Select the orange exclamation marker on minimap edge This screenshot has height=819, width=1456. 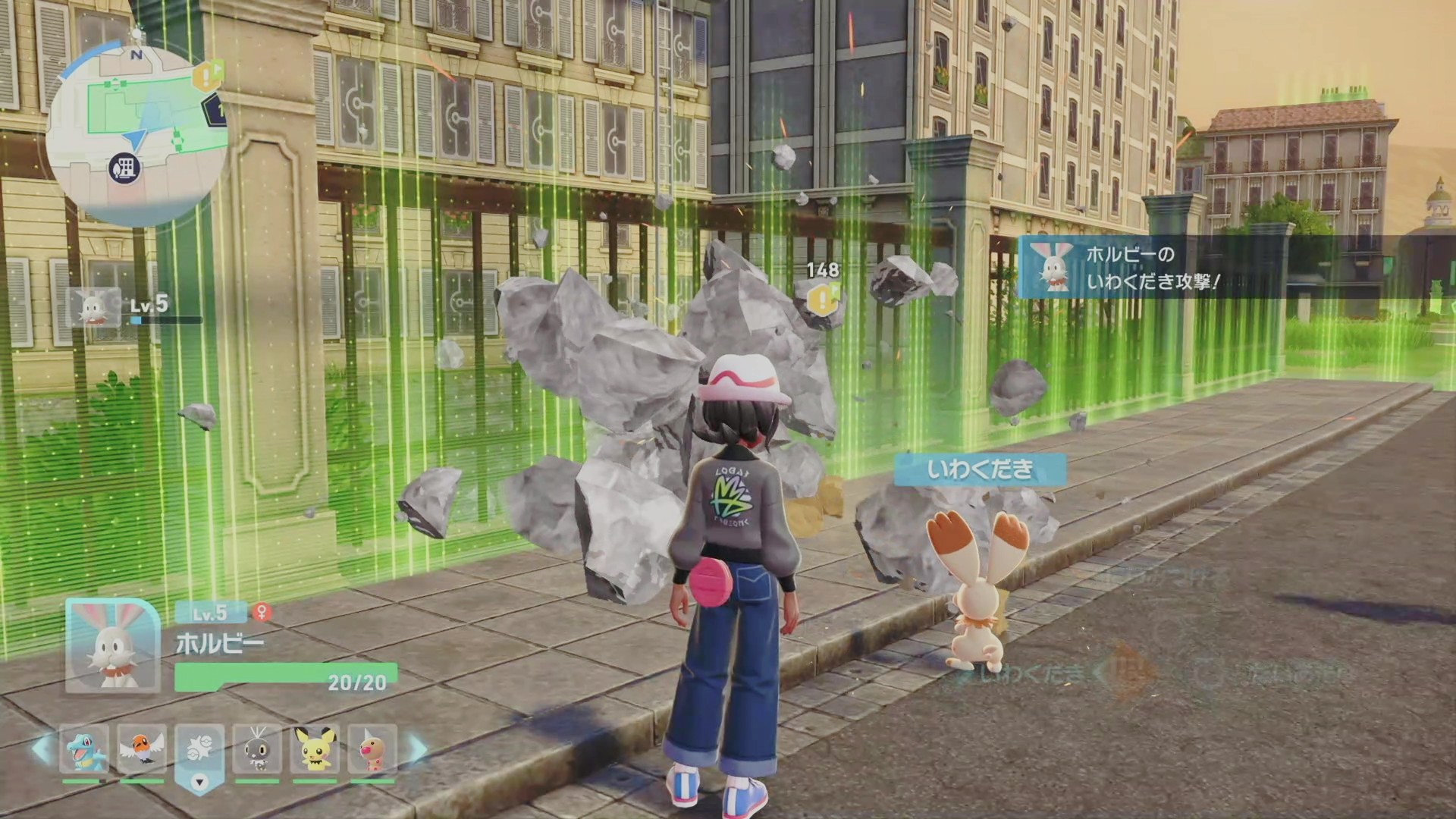[x=207, y=77]
